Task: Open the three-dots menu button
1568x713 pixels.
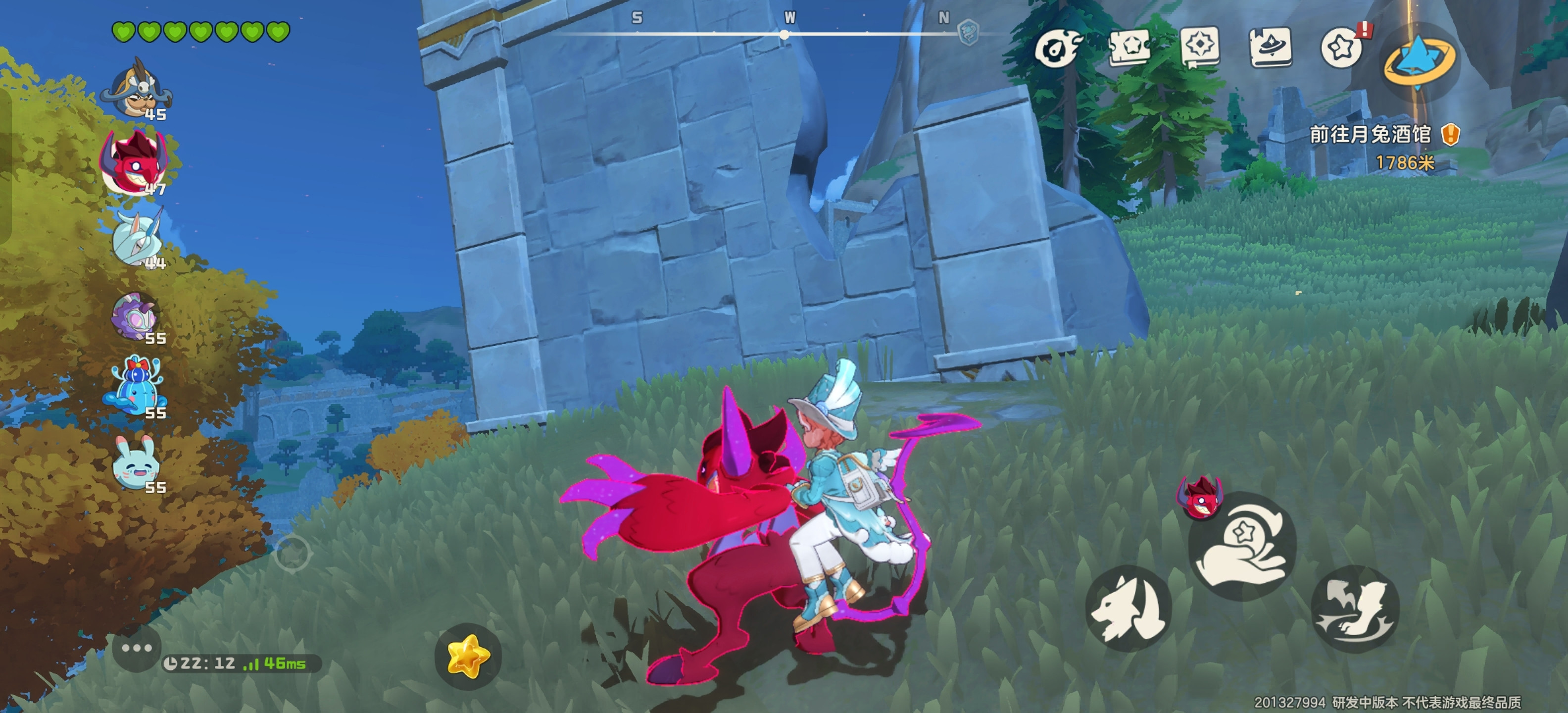Action: pos(136,648)
